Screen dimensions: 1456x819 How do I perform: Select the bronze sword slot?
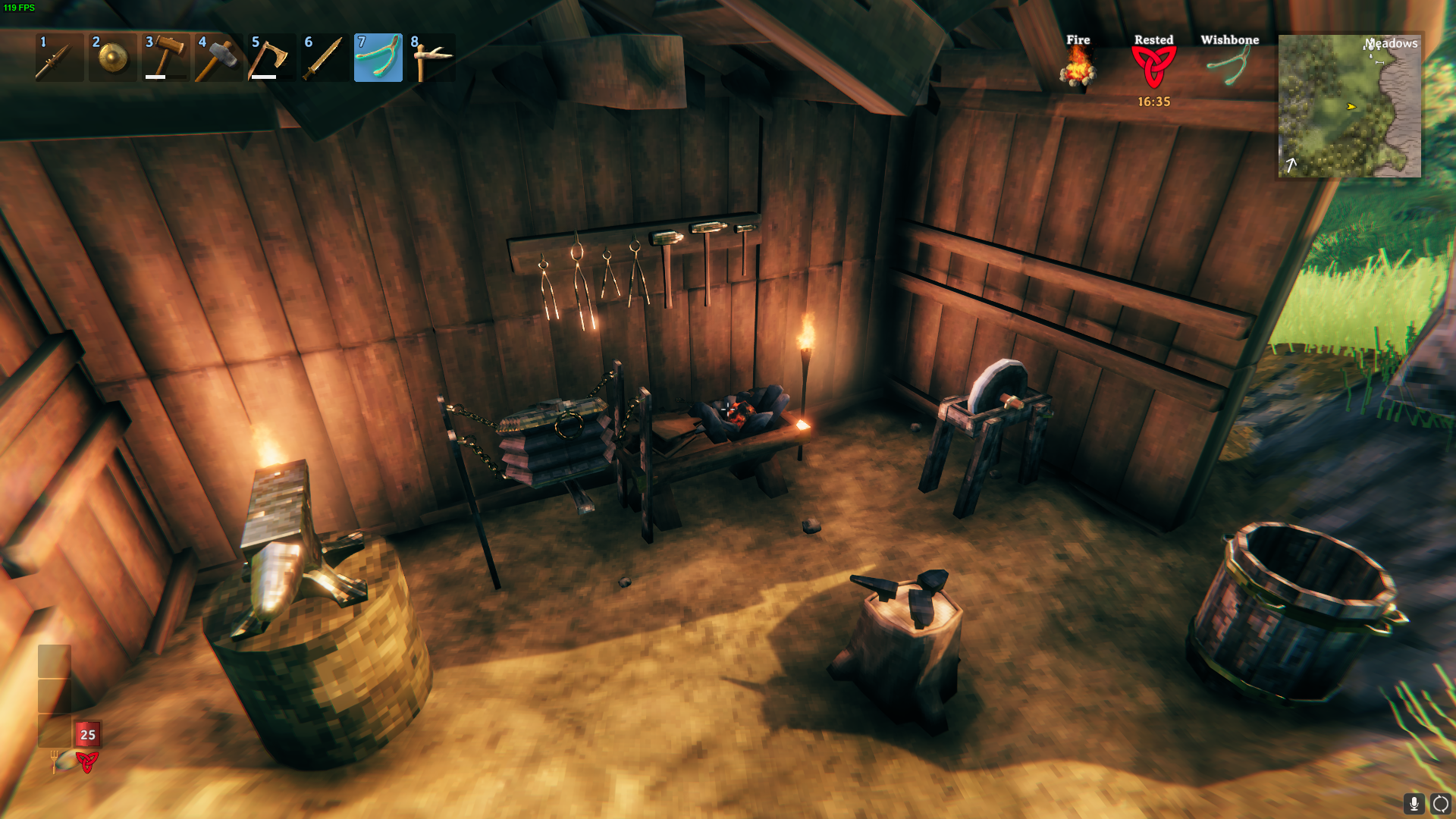[x=325, y=58]
